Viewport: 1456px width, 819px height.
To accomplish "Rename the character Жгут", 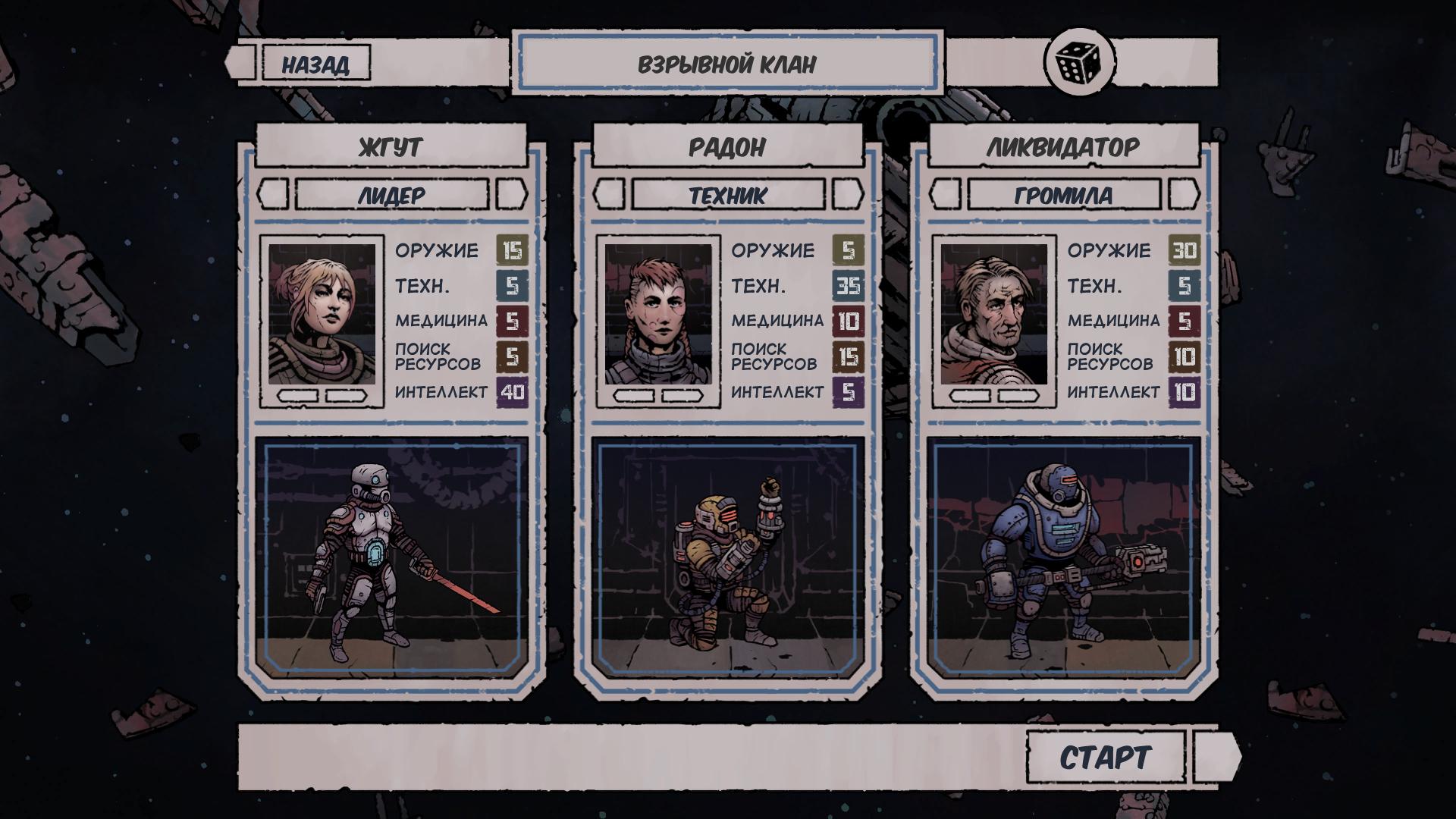I will [391, 146].
